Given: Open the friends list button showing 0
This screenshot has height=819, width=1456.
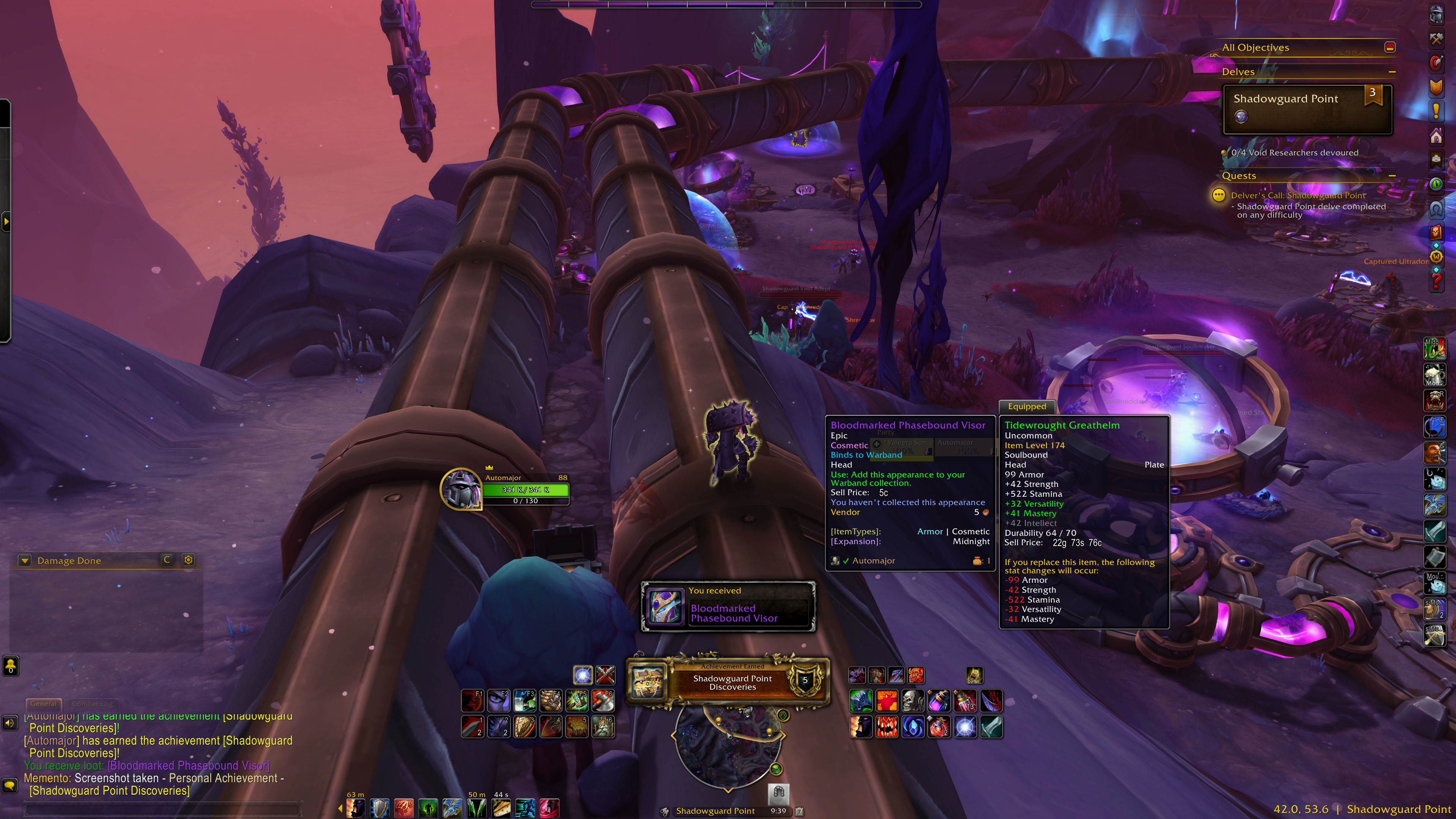Looking at the screenshot, I should (11, 665).
